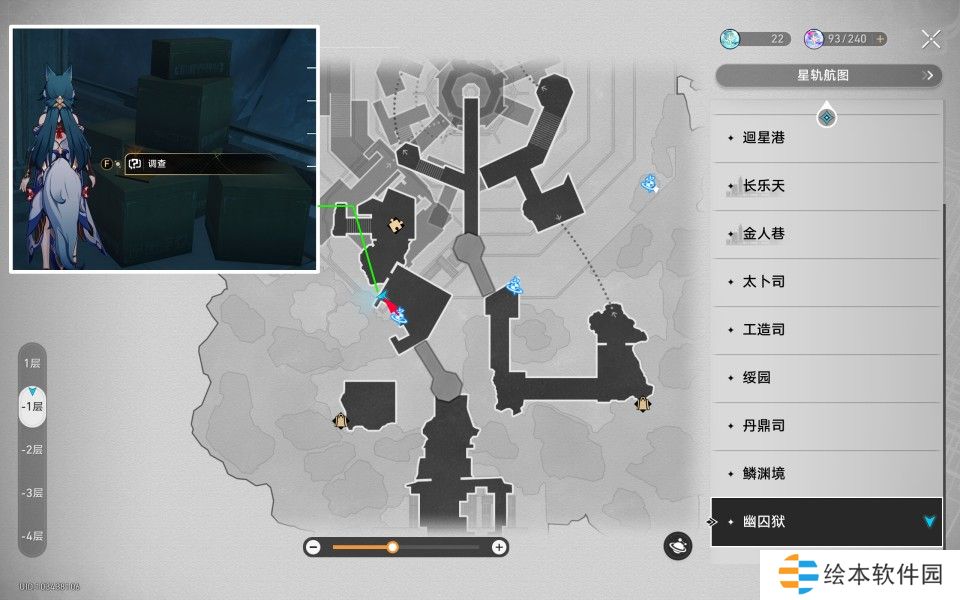Zoom in the map with plus button
This screenshot has width=960, height=600.
pyautogui.click(x=499, y=547)
